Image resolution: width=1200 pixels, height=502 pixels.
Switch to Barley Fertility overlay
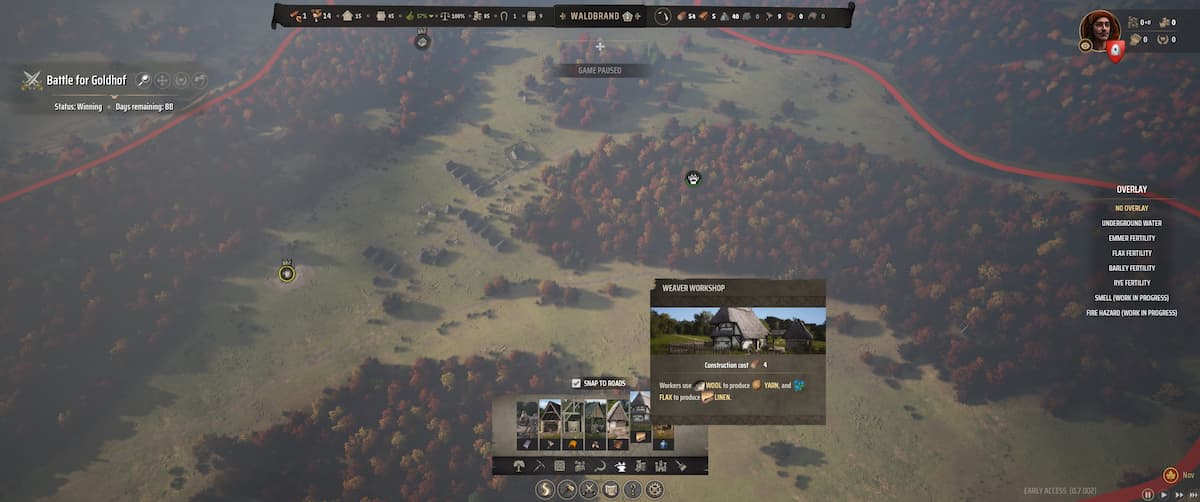1131,268
